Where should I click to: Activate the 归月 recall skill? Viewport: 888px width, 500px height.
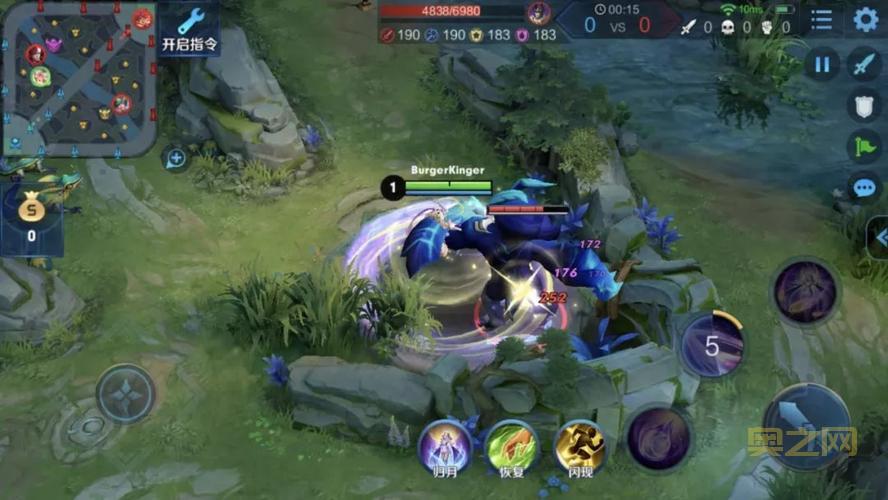coord(444,446)
